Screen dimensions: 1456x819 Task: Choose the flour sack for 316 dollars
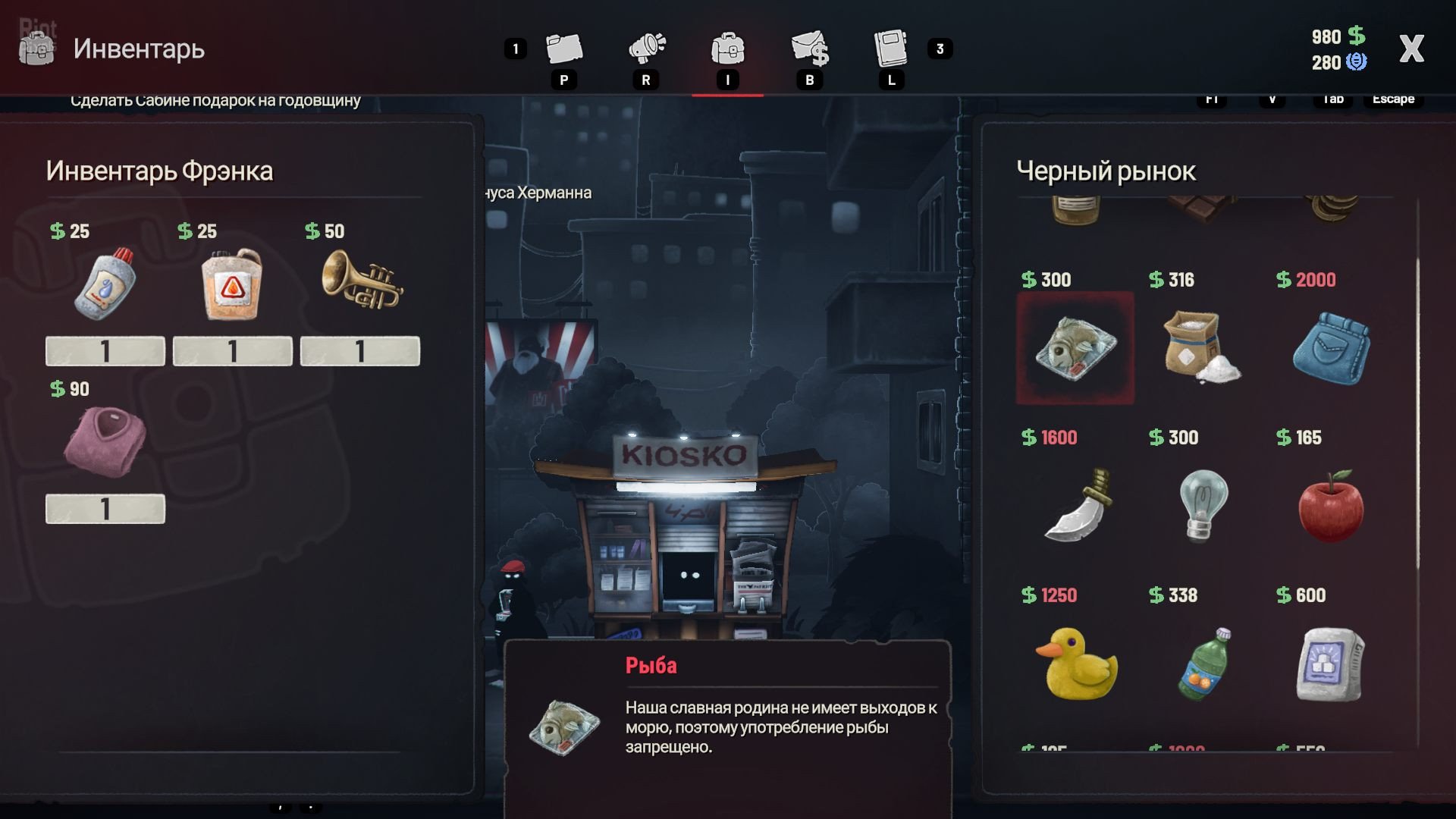pos(1200,348)
